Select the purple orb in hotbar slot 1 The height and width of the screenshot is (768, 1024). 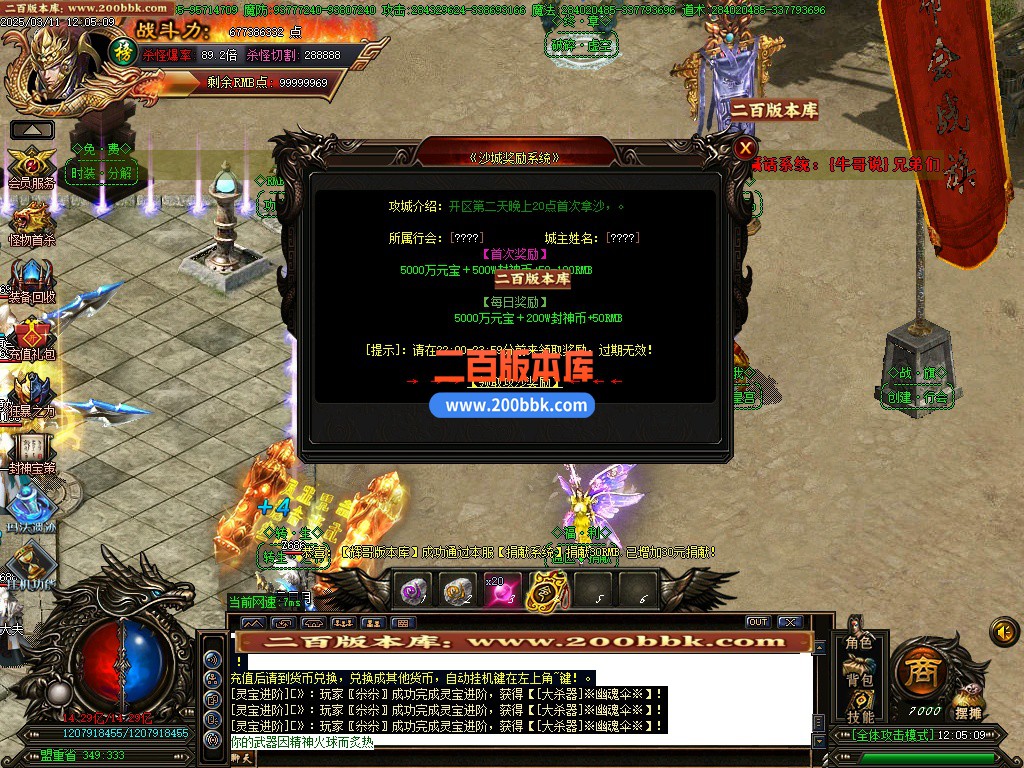pos(413,592)
